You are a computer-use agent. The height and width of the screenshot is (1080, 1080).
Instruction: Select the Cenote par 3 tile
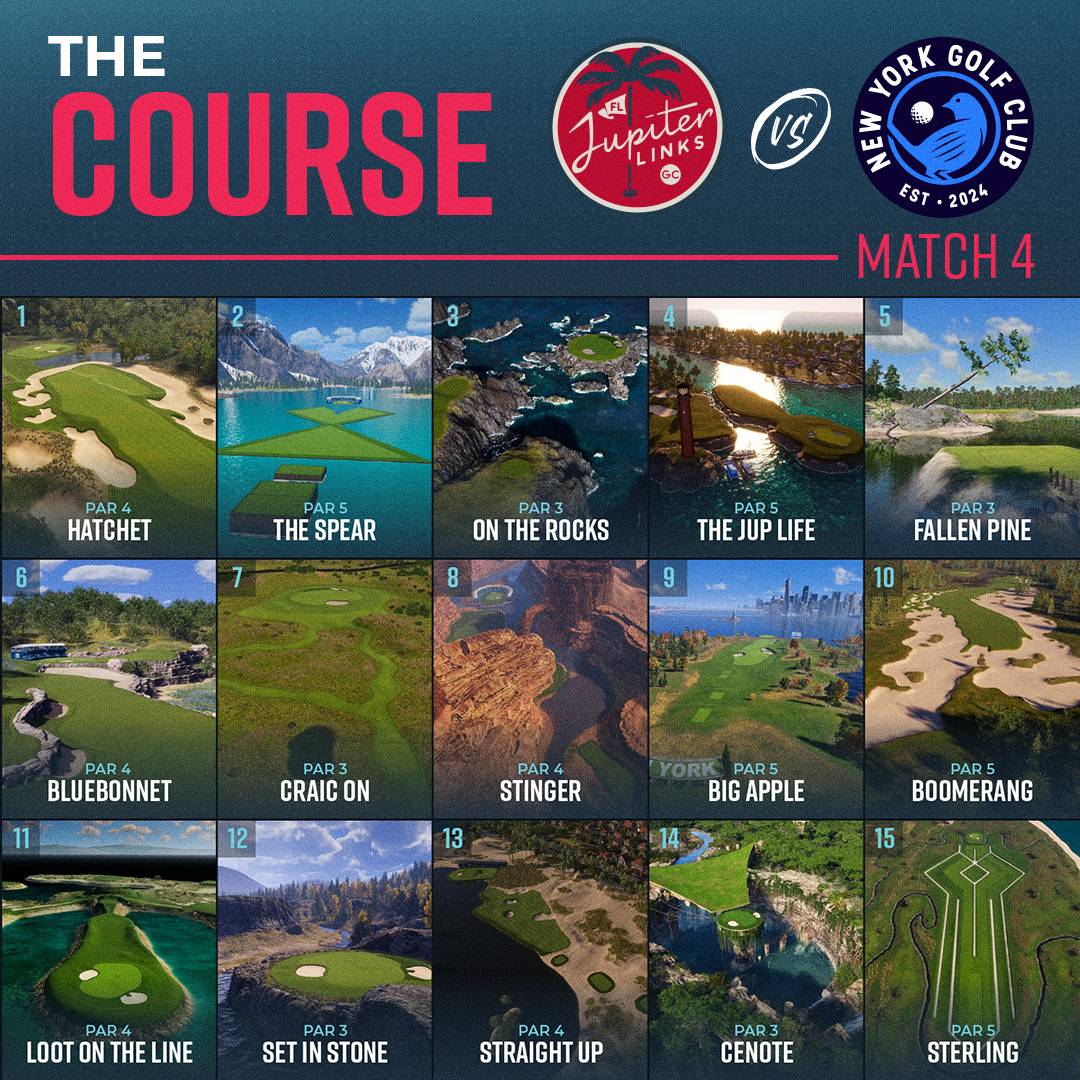point(756,948)
